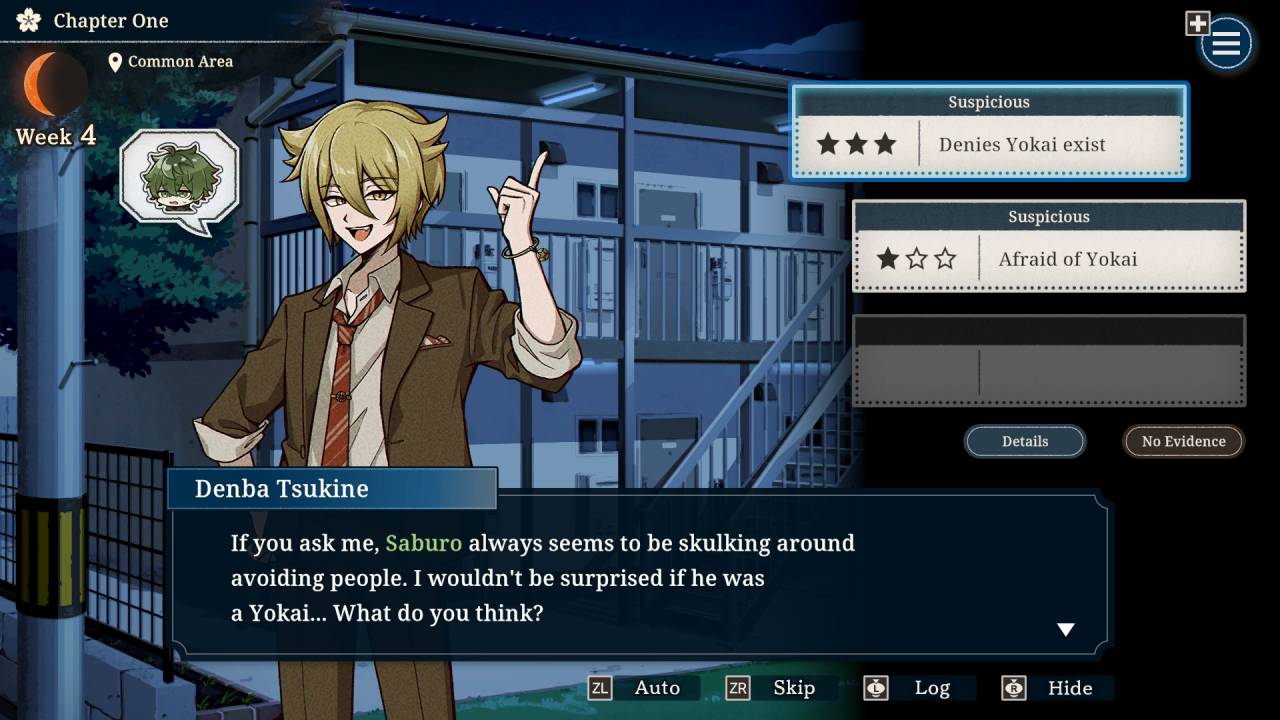Advance dialogue using the triangle arrow
The height and width of the screenshot is (720, 1280).
pyautogui.click(x=1066, y=630)
